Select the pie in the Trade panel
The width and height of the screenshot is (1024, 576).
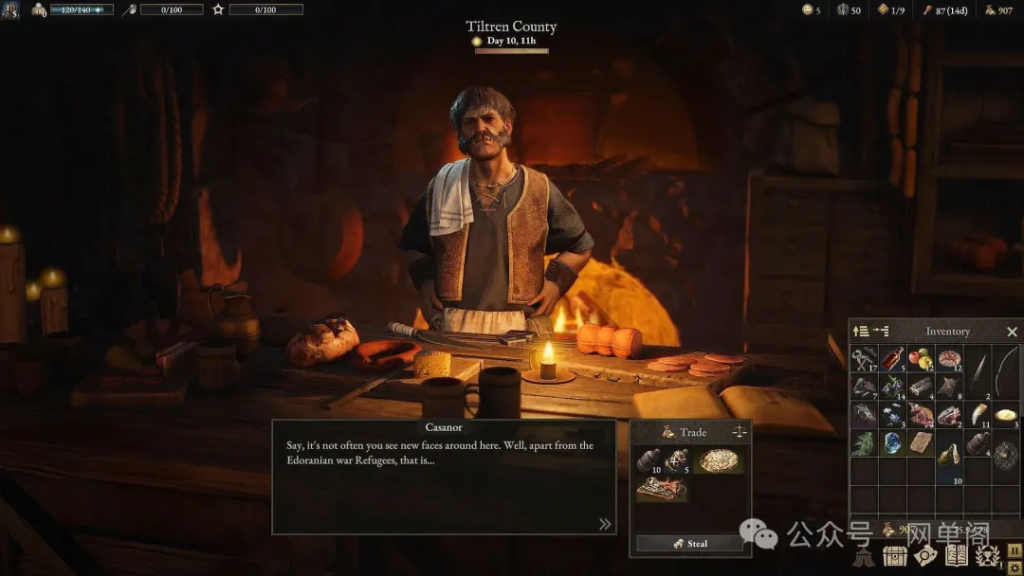click(x=719, y=460)
